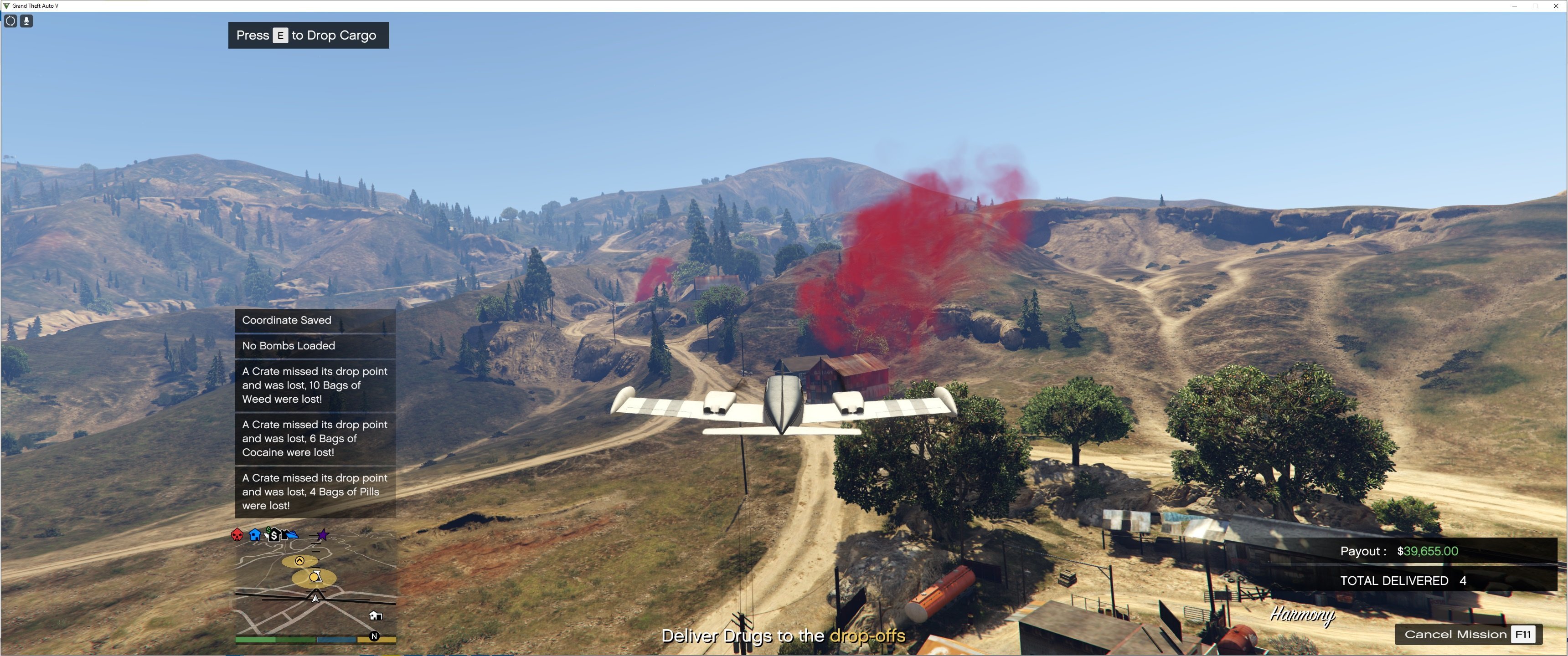Select the red skull blip on minimap
The image size is (1568, 656).
tap(237, 535)
